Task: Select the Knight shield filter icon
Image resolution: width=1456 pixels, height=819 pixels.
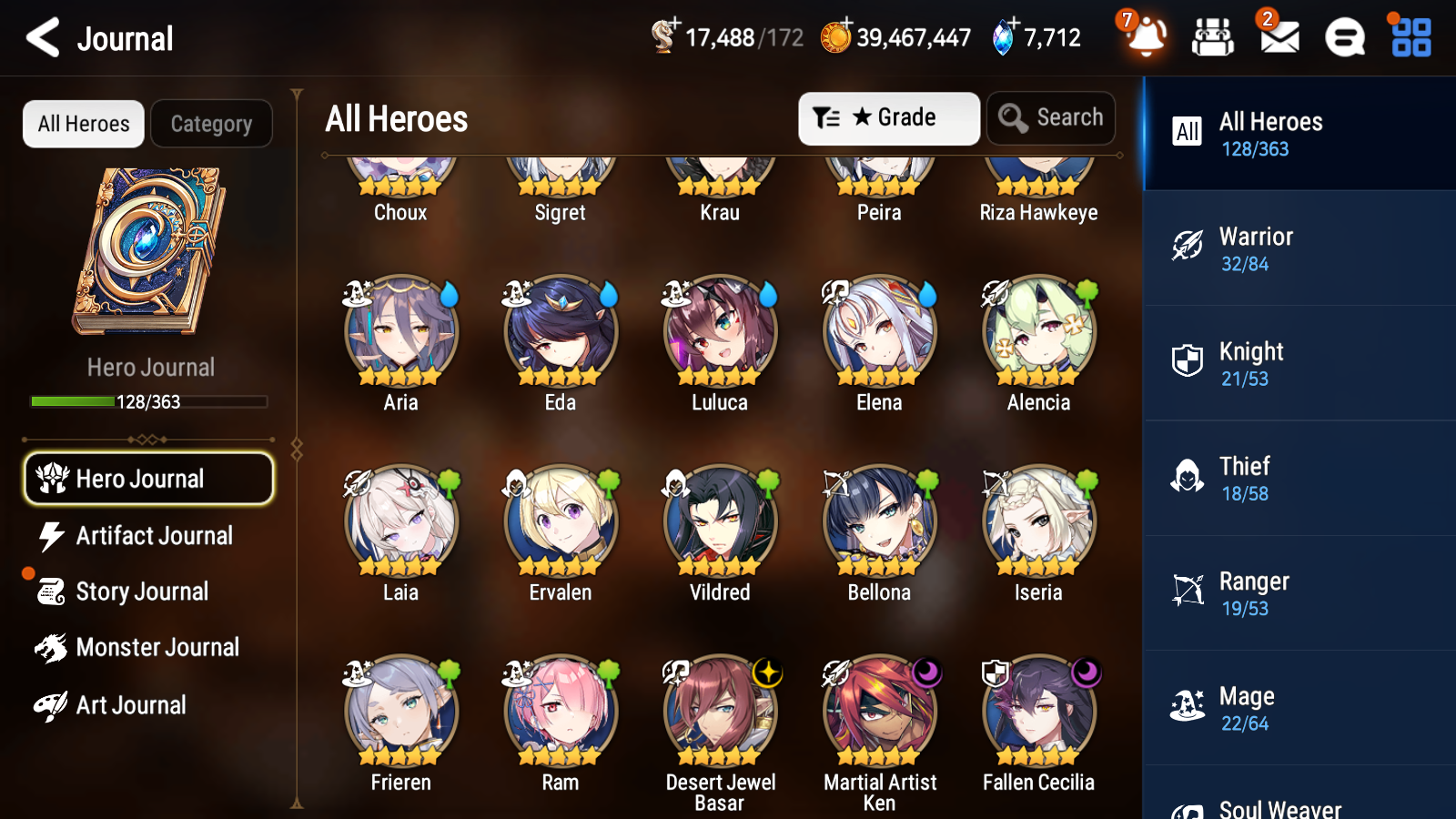Action: [x=1188, y=361]
